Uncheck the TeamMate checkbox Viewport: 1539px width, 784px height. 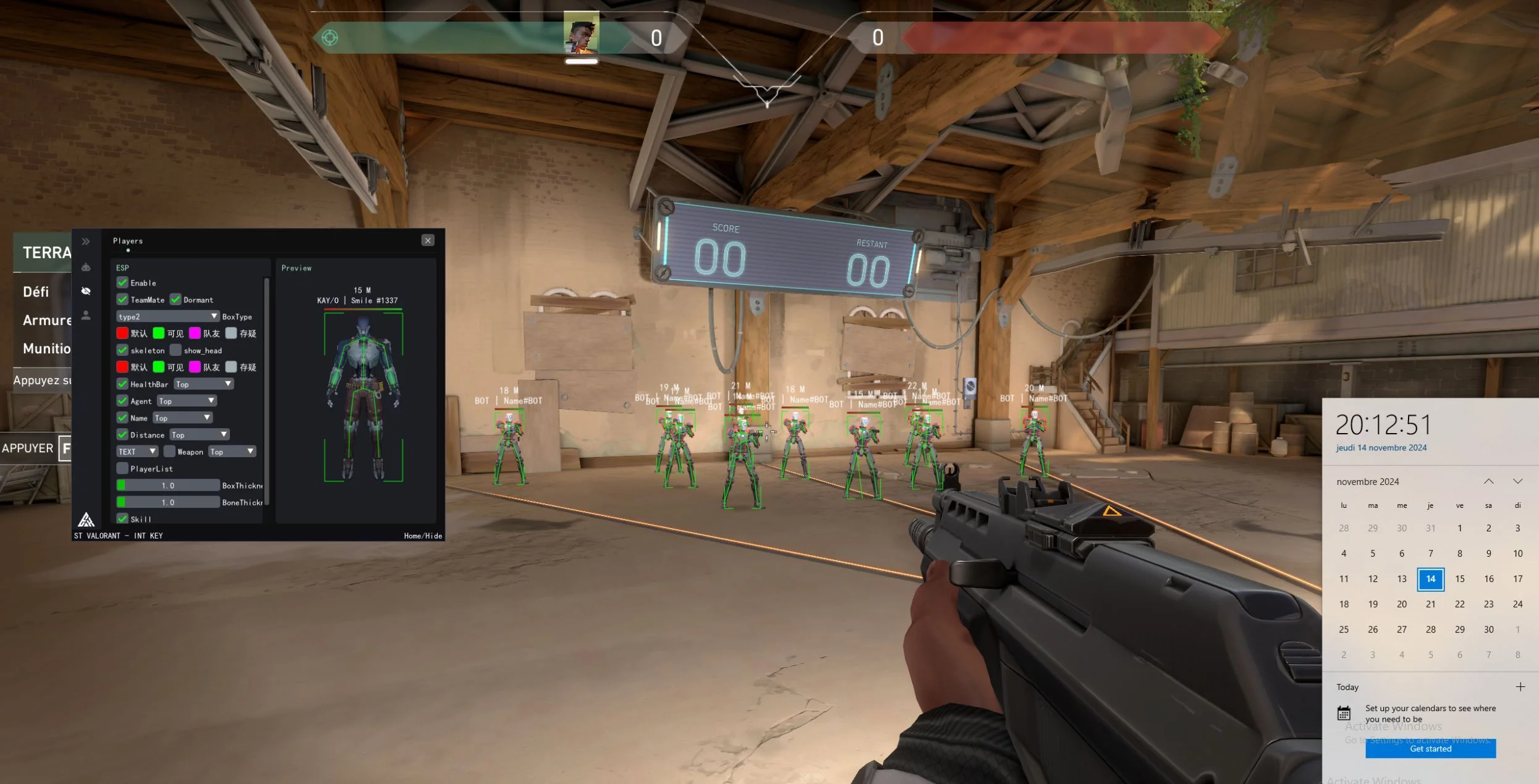pyautogui.click(x=122, y=300)
